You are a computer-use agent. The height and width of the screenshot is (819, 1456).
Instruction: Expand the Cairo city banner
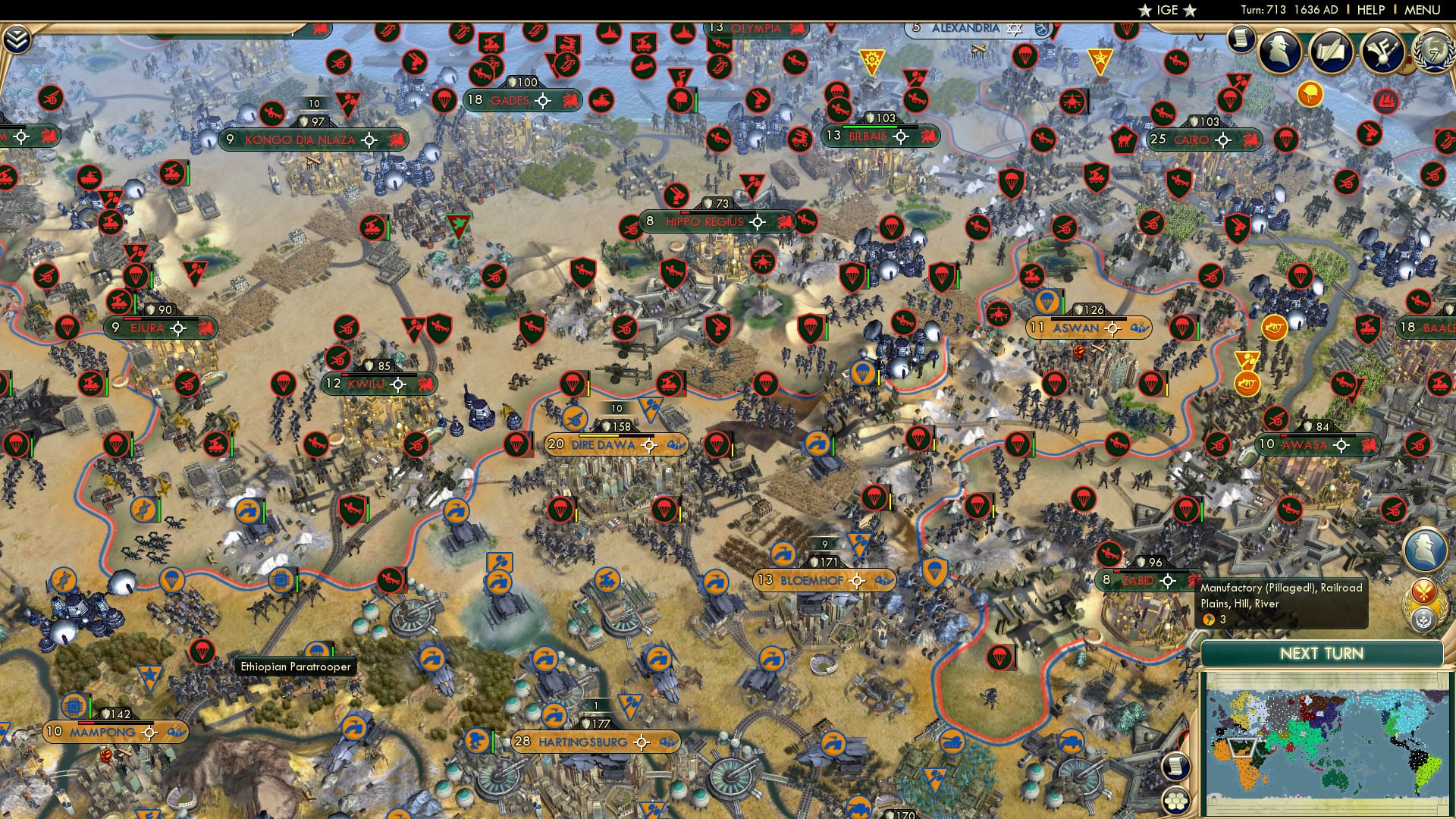click(x=1222, y=140)
